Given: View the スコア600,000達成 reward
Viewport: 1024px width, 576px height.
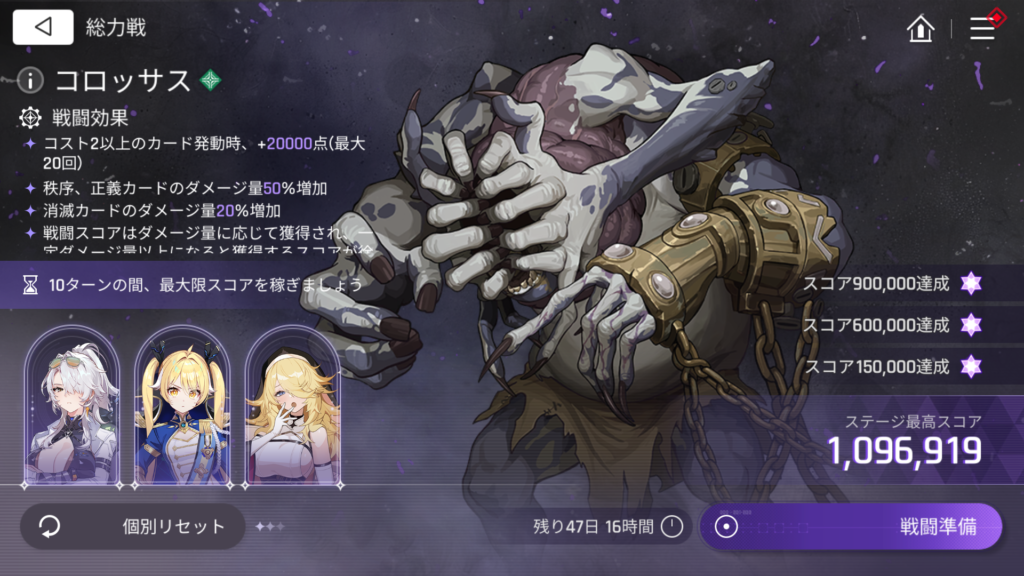Looking at the screenshot, I should point(969,324).
